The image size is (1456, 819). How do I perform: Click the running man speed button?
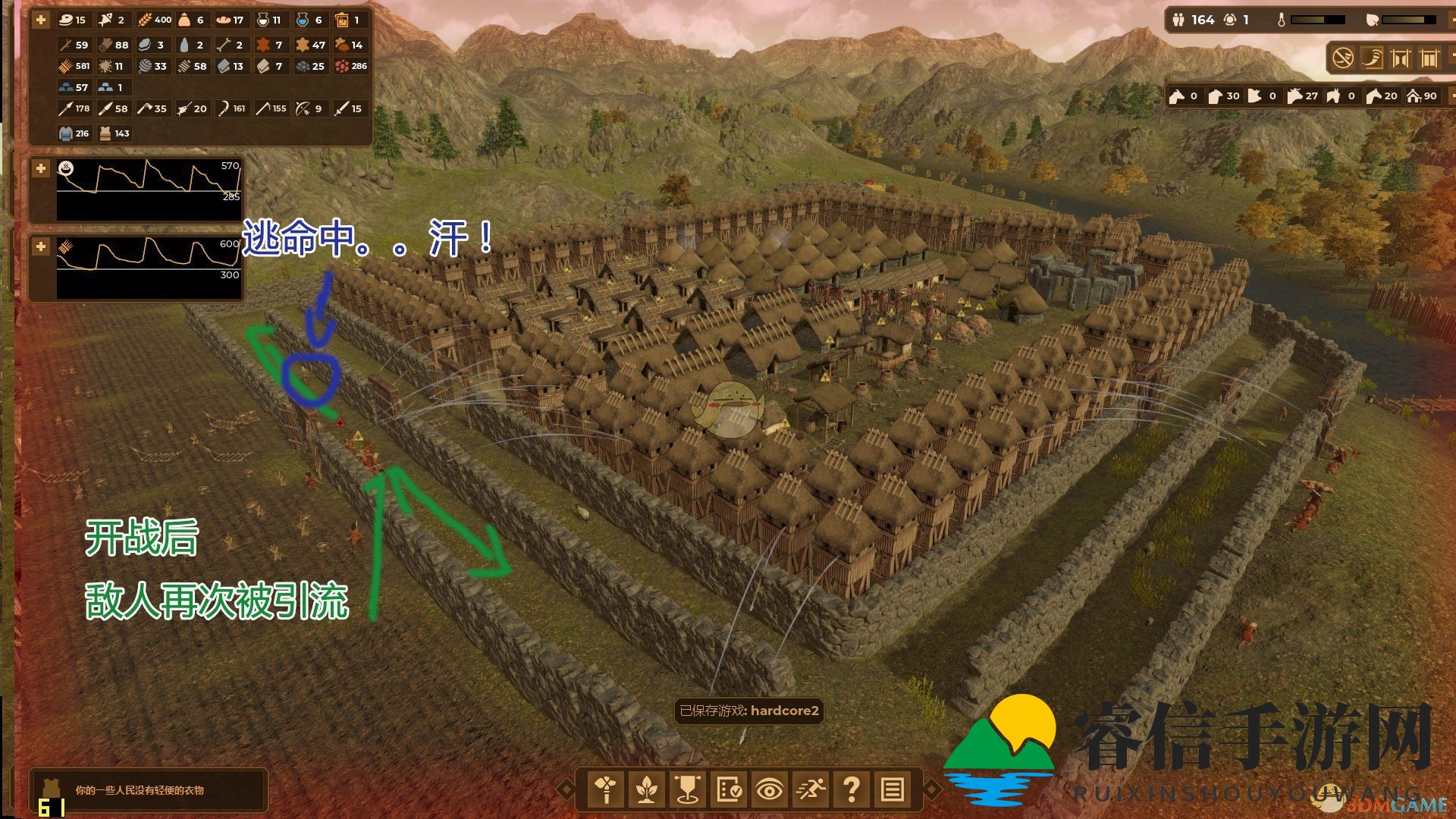click(x=810, y=789)
